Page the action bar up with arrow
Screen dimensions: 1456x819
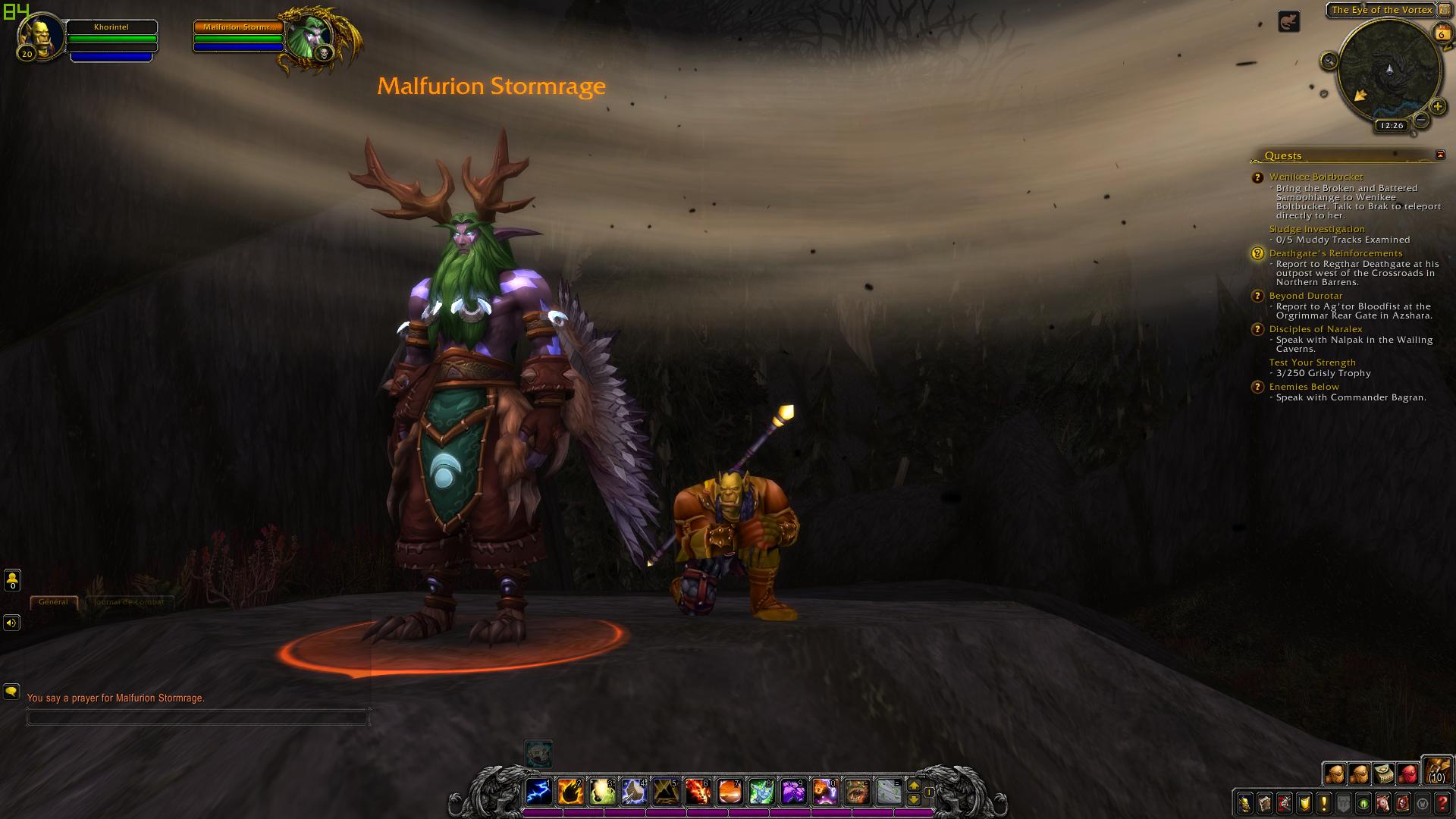click(x=914, y=786)
